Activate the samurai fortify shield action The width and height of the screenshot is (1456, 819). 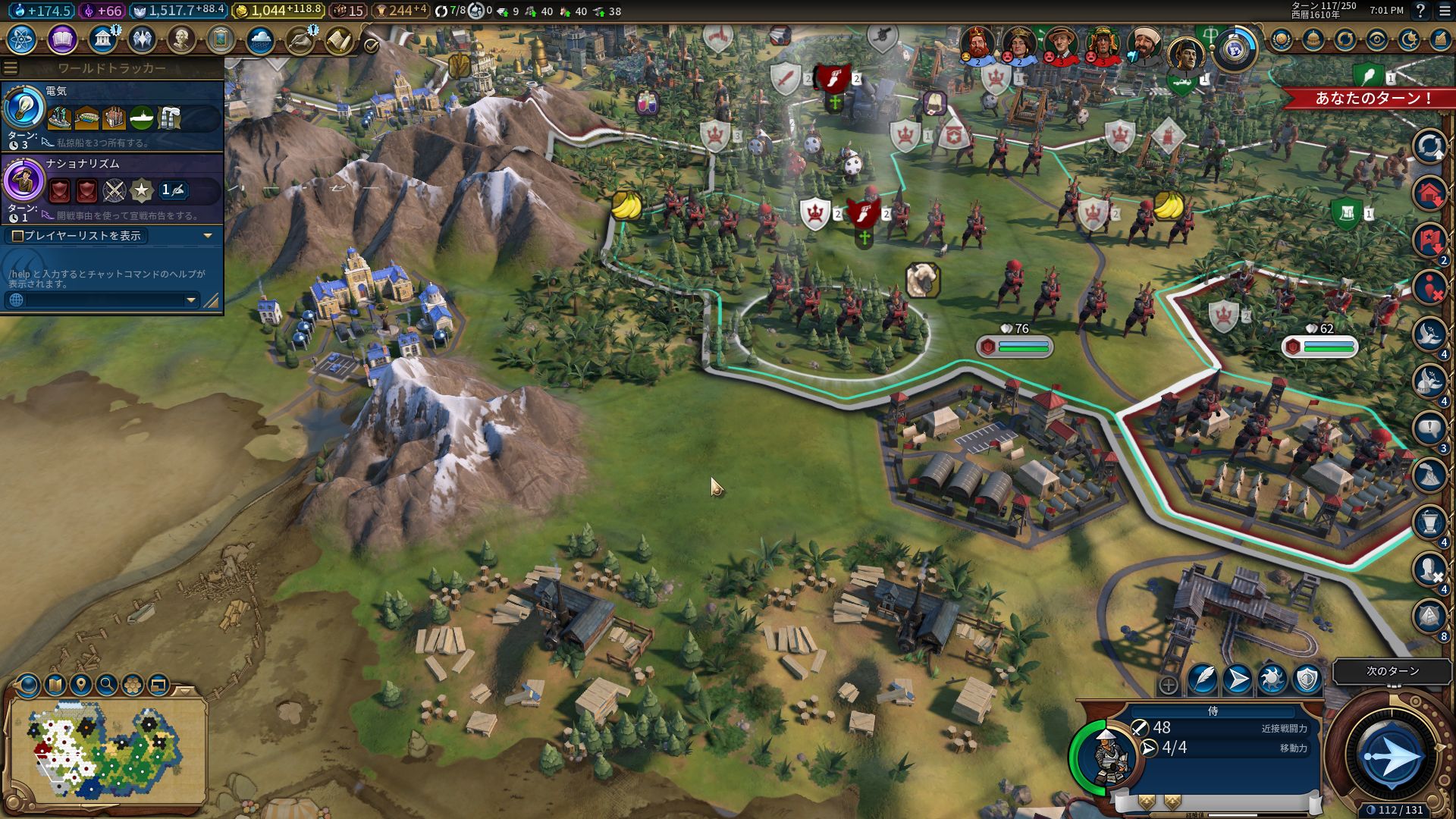[x=1307, y=679]
